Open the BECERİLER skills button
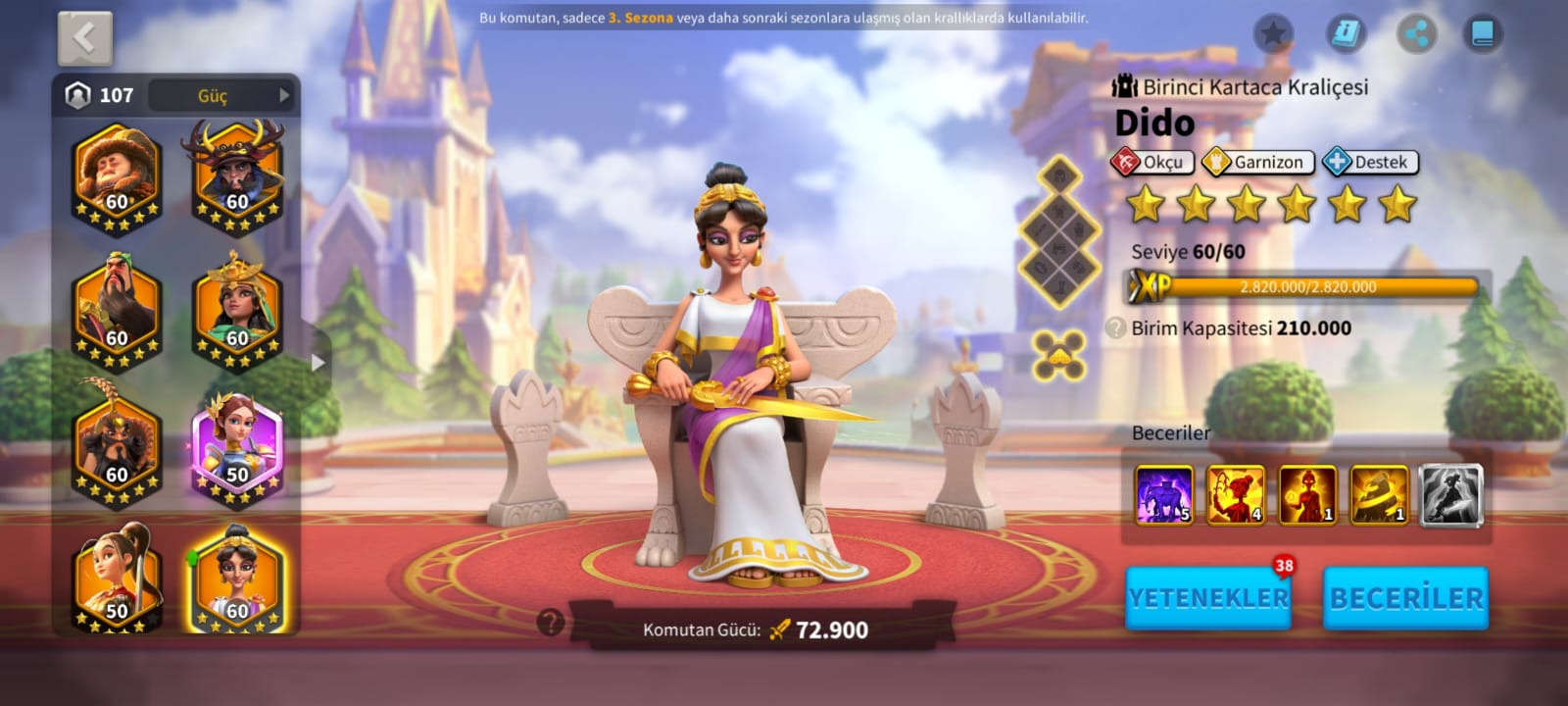The width and height of the screenshot is (1568, 706). coord(1405,597)
